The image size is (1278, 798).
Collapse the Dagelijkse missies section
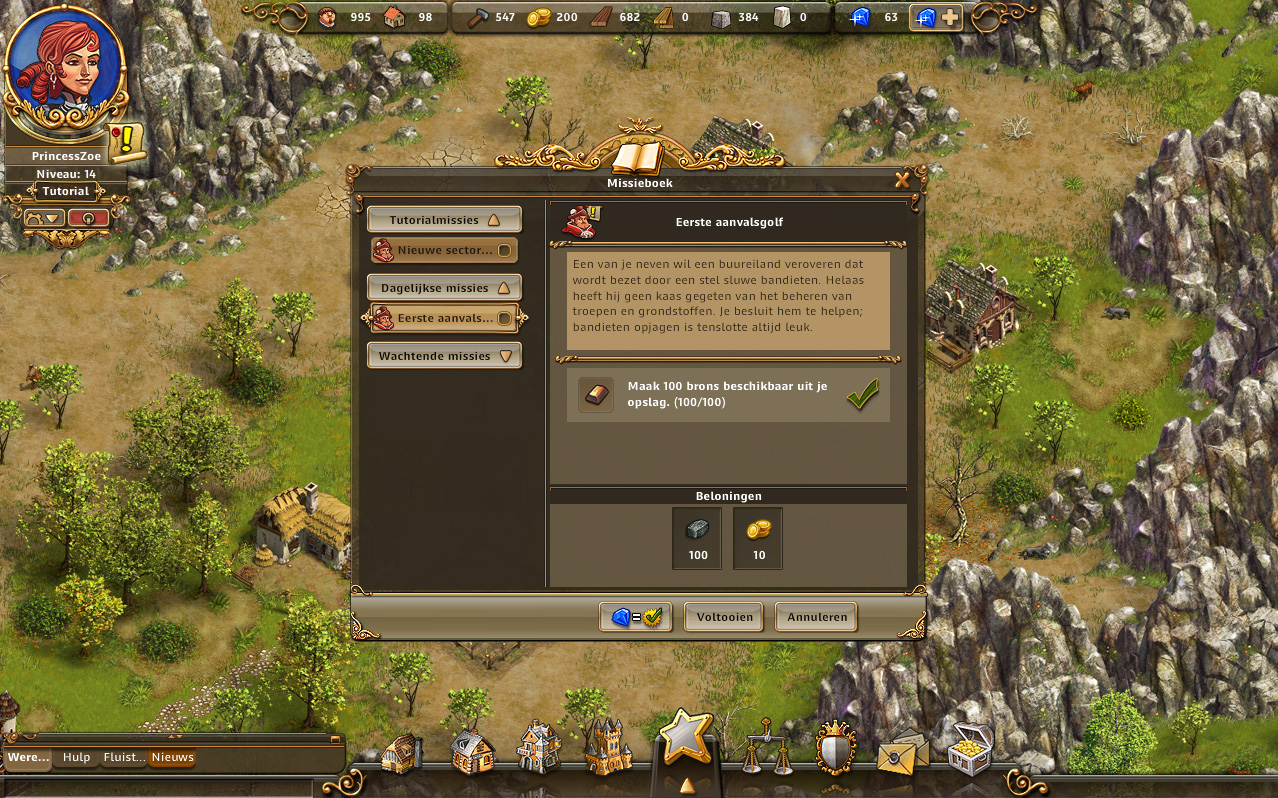click(x=444, y=288)
